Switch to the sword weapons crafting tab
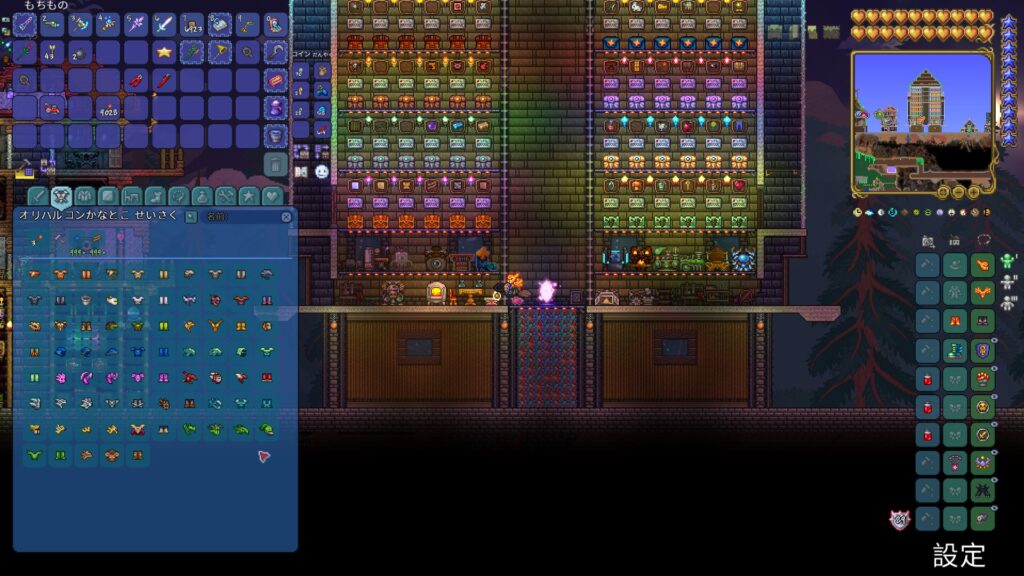The image size is (1024, 576). 37,196
